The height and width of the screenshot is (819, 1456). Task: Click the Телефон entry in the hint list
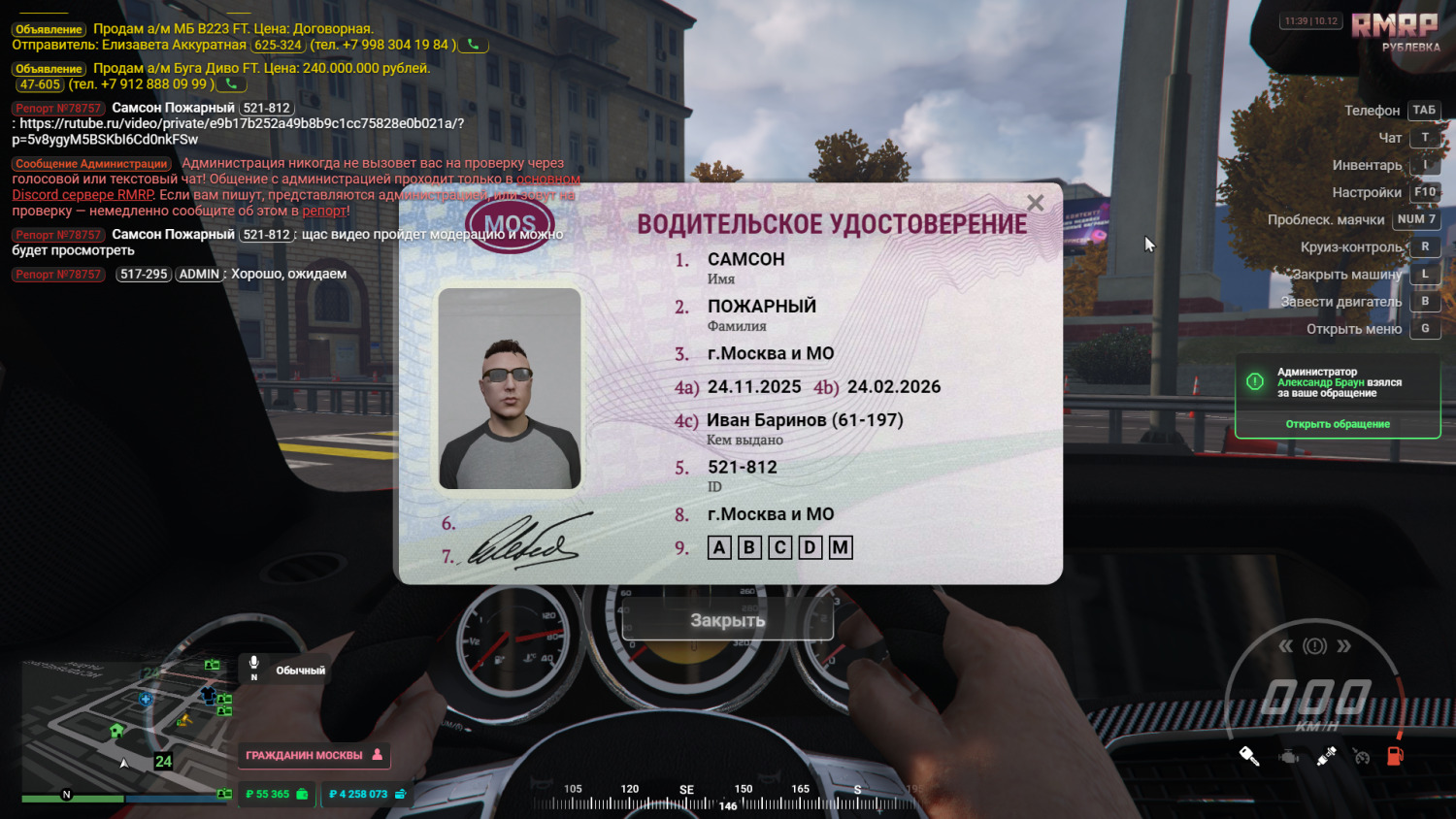pyautogui.click(x=1372, y=111)
